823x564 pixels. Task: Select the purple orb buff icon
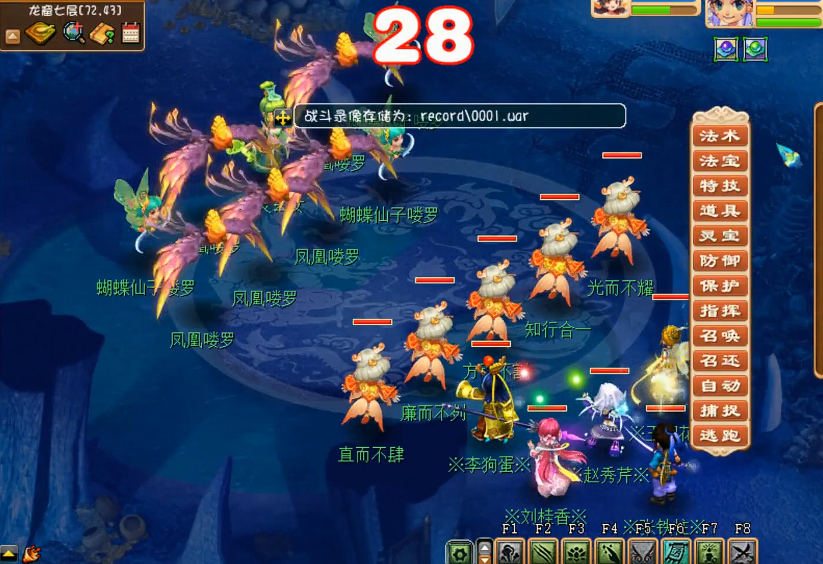tap(725, 47)
